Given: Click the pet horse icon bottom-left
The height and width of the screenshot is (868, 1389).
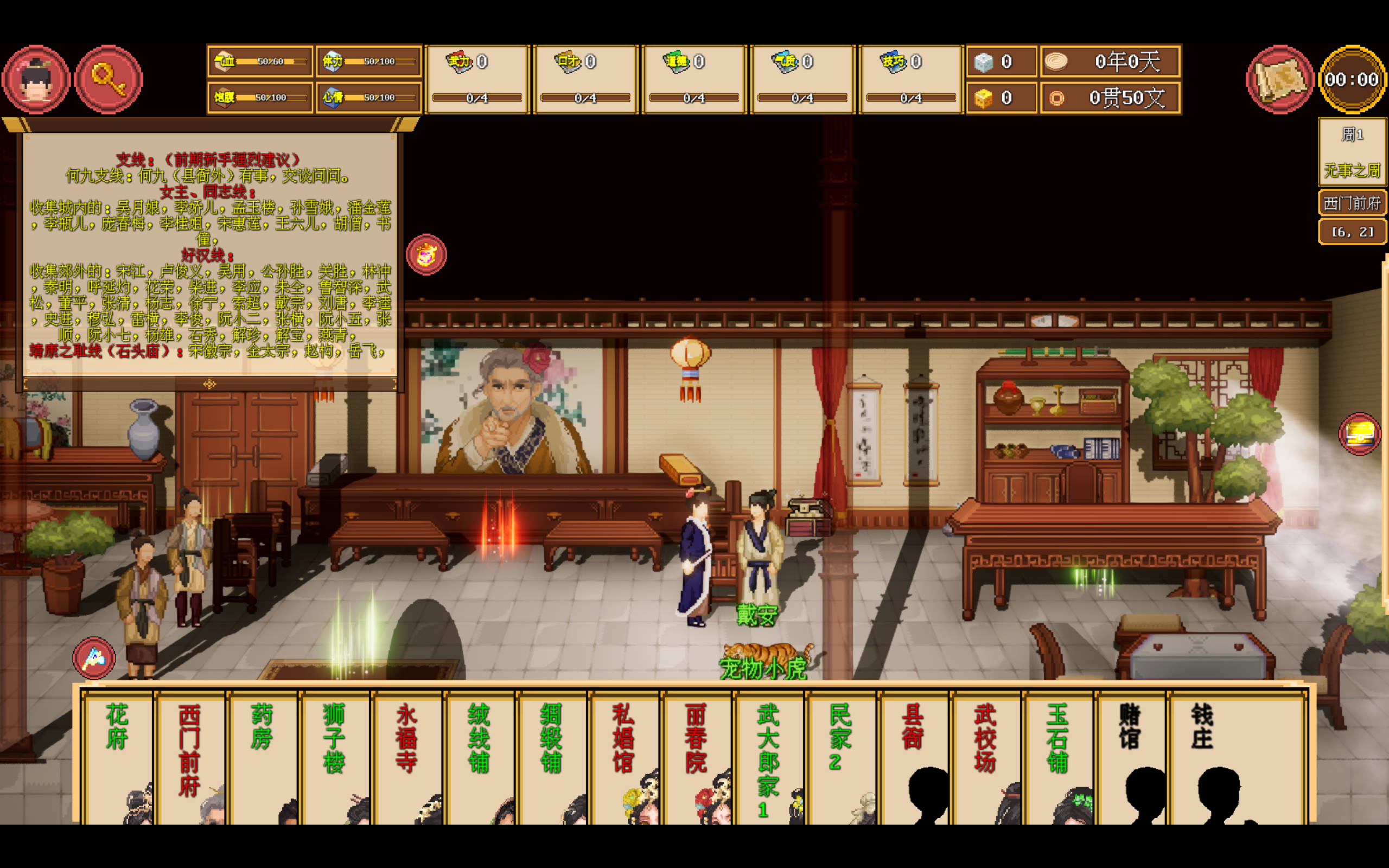Looking at the screenshot, I should click(93, 659).
